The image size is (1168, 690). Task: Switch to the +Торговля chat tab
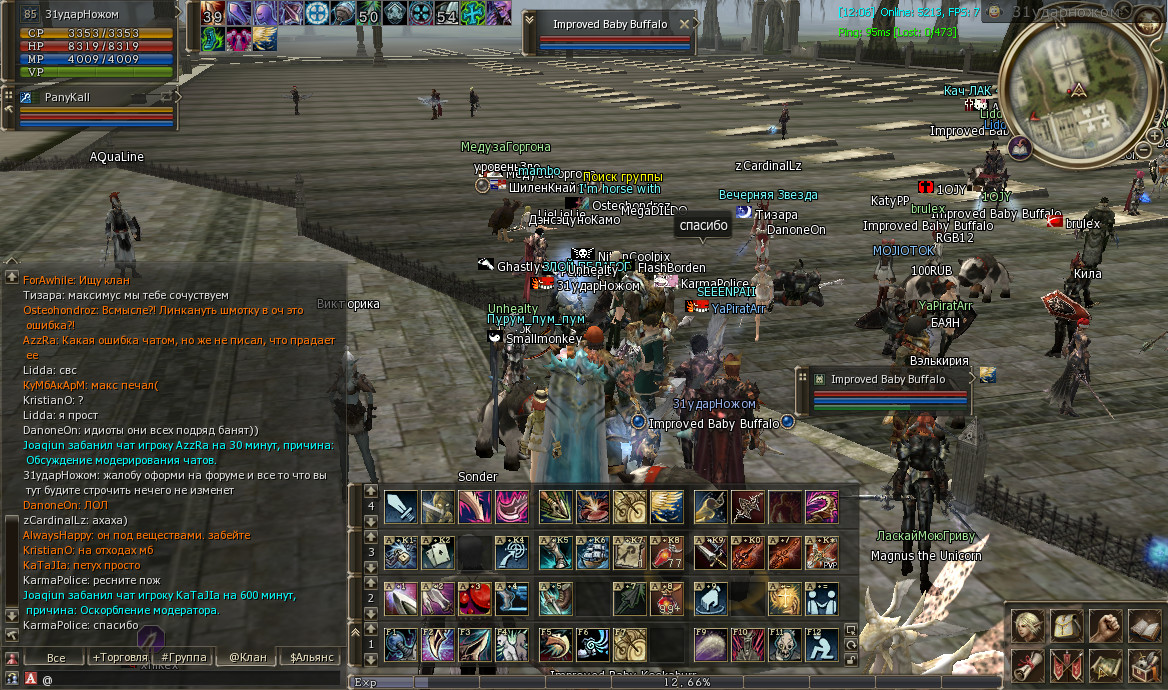click(x=119, y=658)
